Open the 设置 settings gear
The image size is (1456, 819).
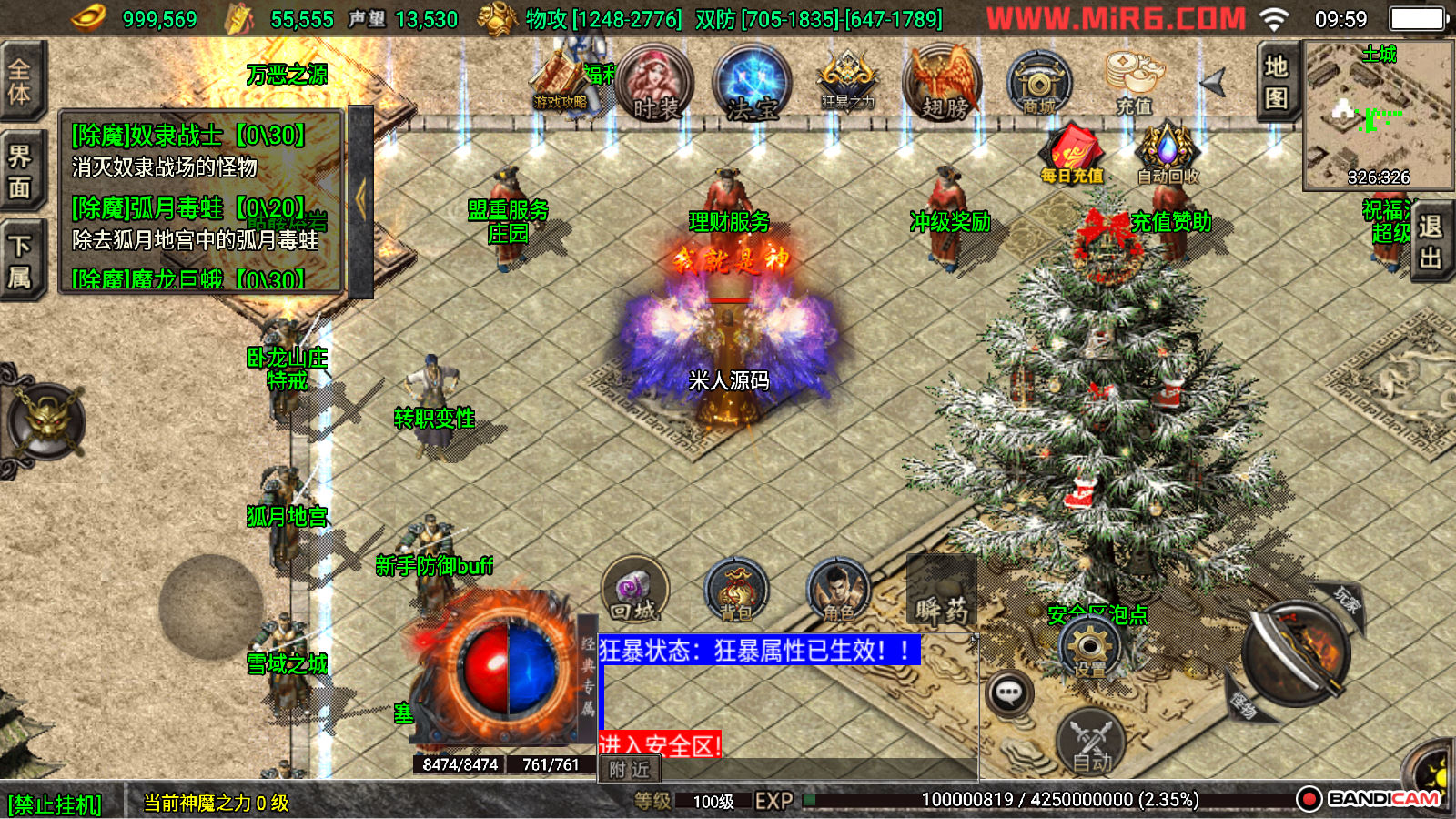coord(1089,650)
